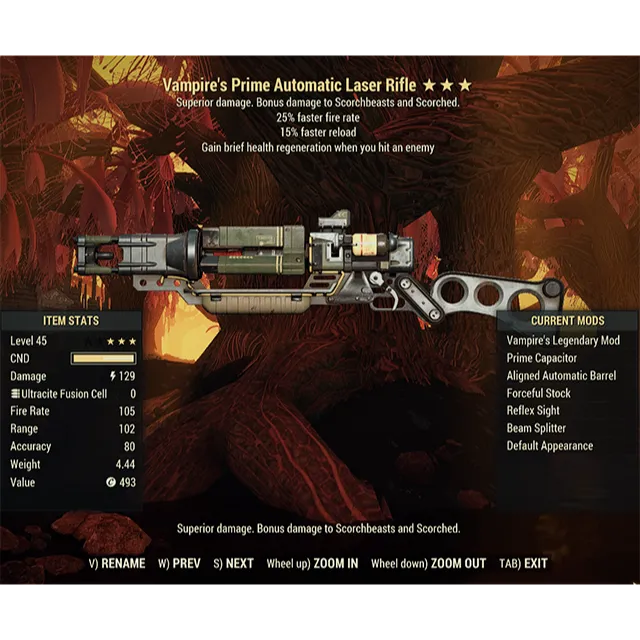Choose the Aligned Automatic Barrel mod
The height and width of the screenshot is (640, 640).
(x=561, y=376)
